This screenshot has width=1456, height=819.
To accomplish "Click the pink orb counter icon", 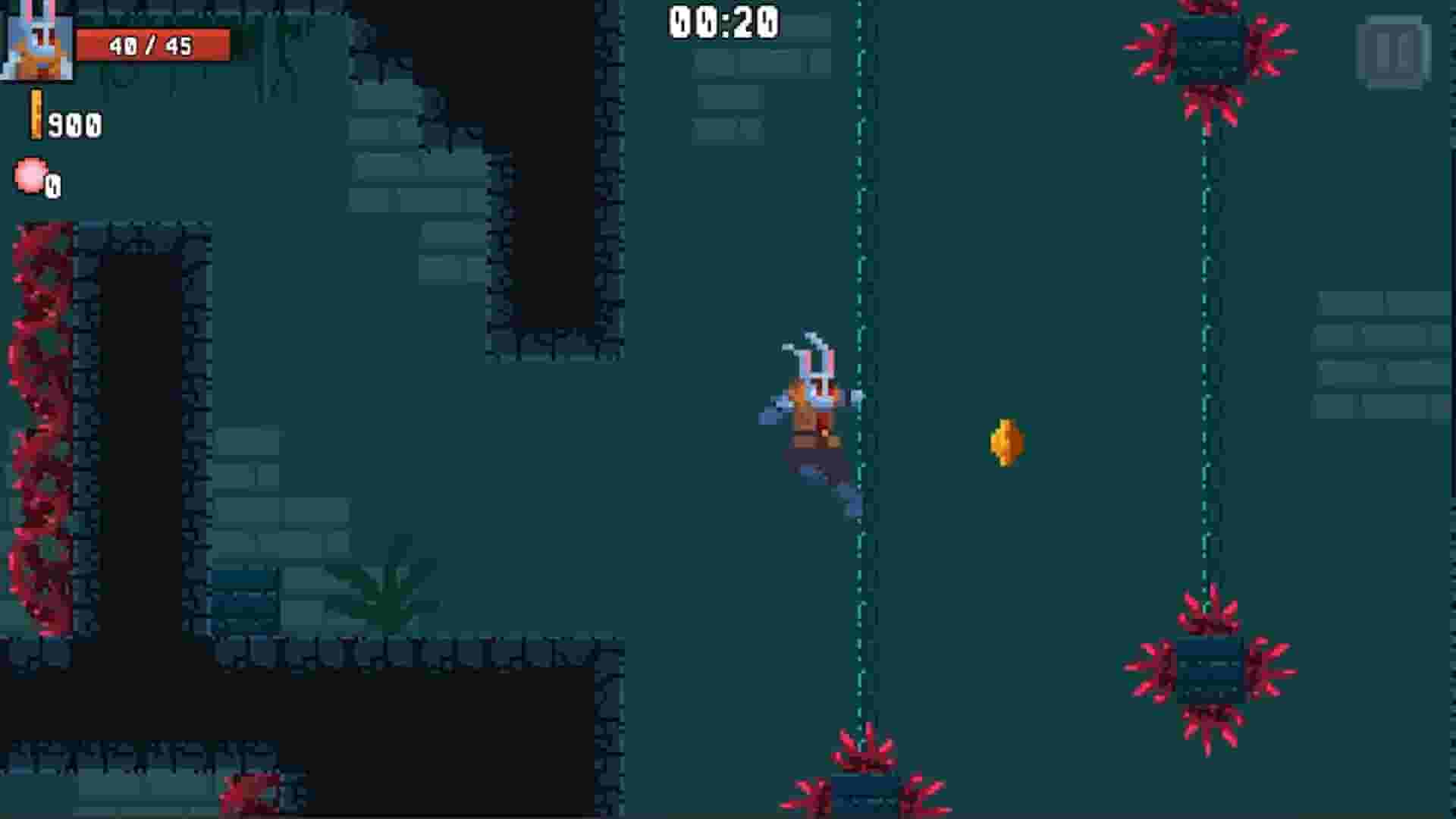I will pos(32,176).
